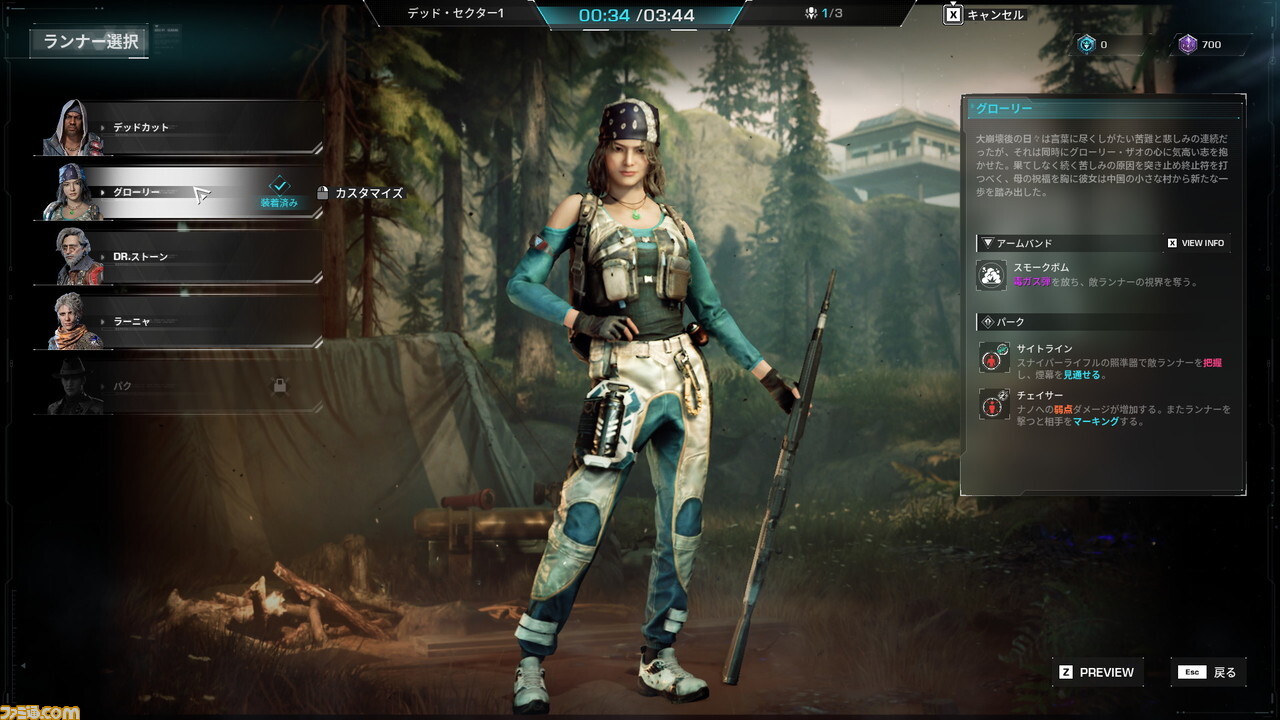Click the チェイサー perk icon
1280x720 pixels.
pyautogui.click(x=994, y=404)
